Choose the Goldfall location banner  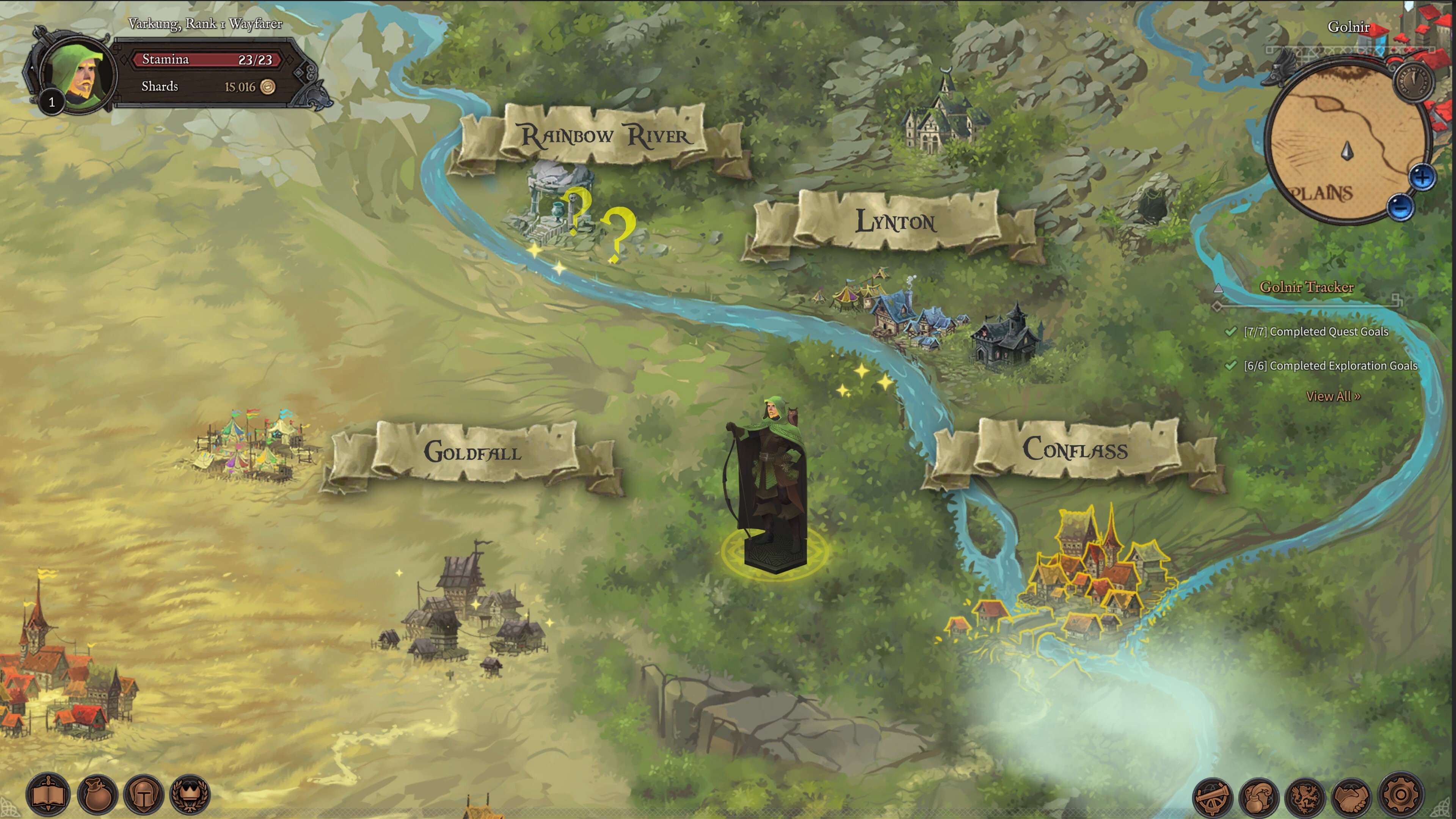[472, 452]
